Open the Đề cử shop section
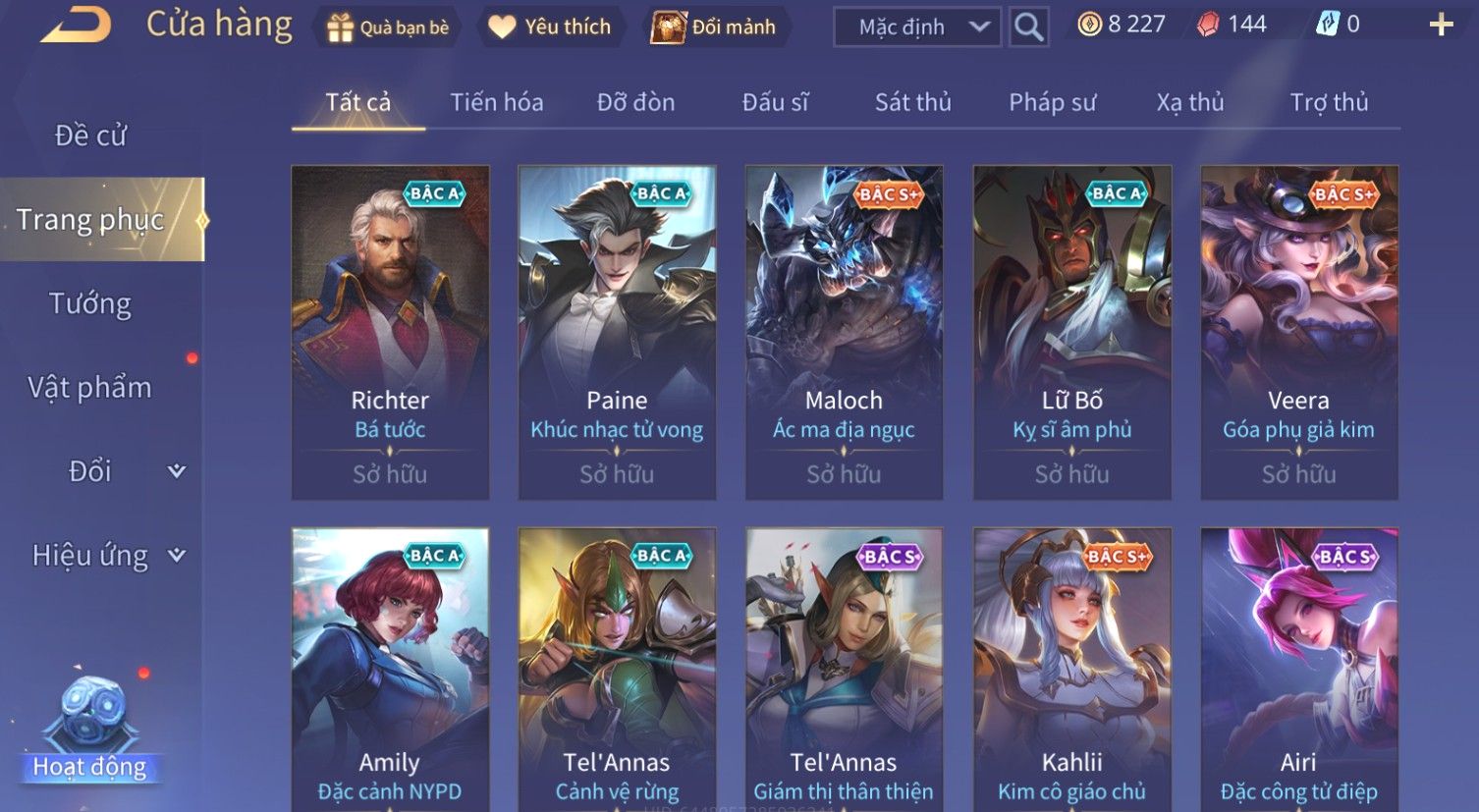The width and height of the screenshot is (1479, 812). tap(90, 135)
